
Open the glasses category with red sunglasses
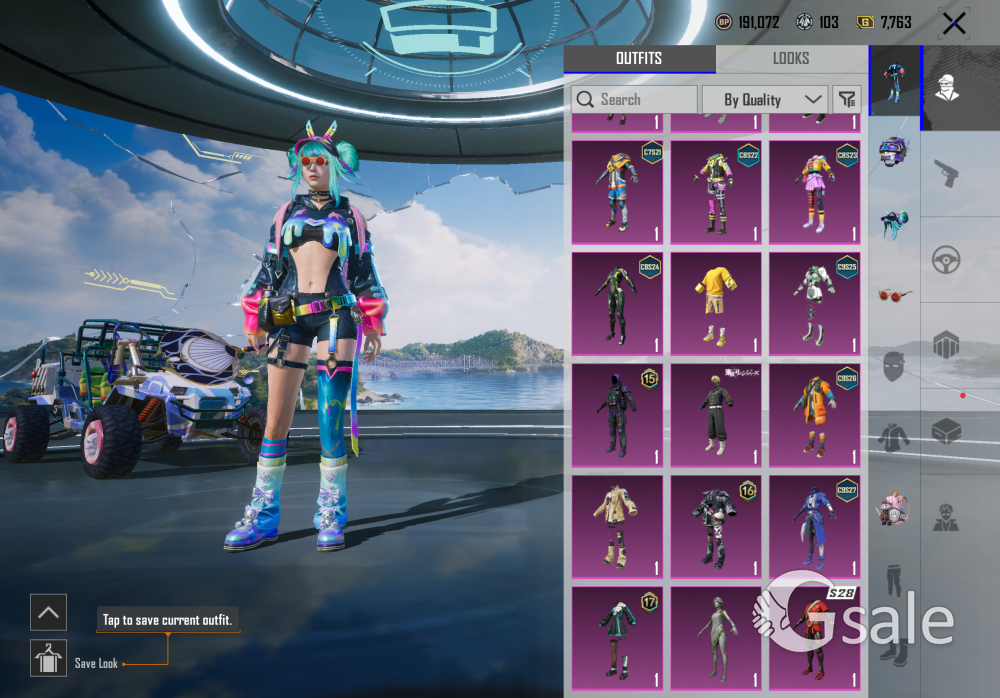pyautogui.click(x=894, y=295)
